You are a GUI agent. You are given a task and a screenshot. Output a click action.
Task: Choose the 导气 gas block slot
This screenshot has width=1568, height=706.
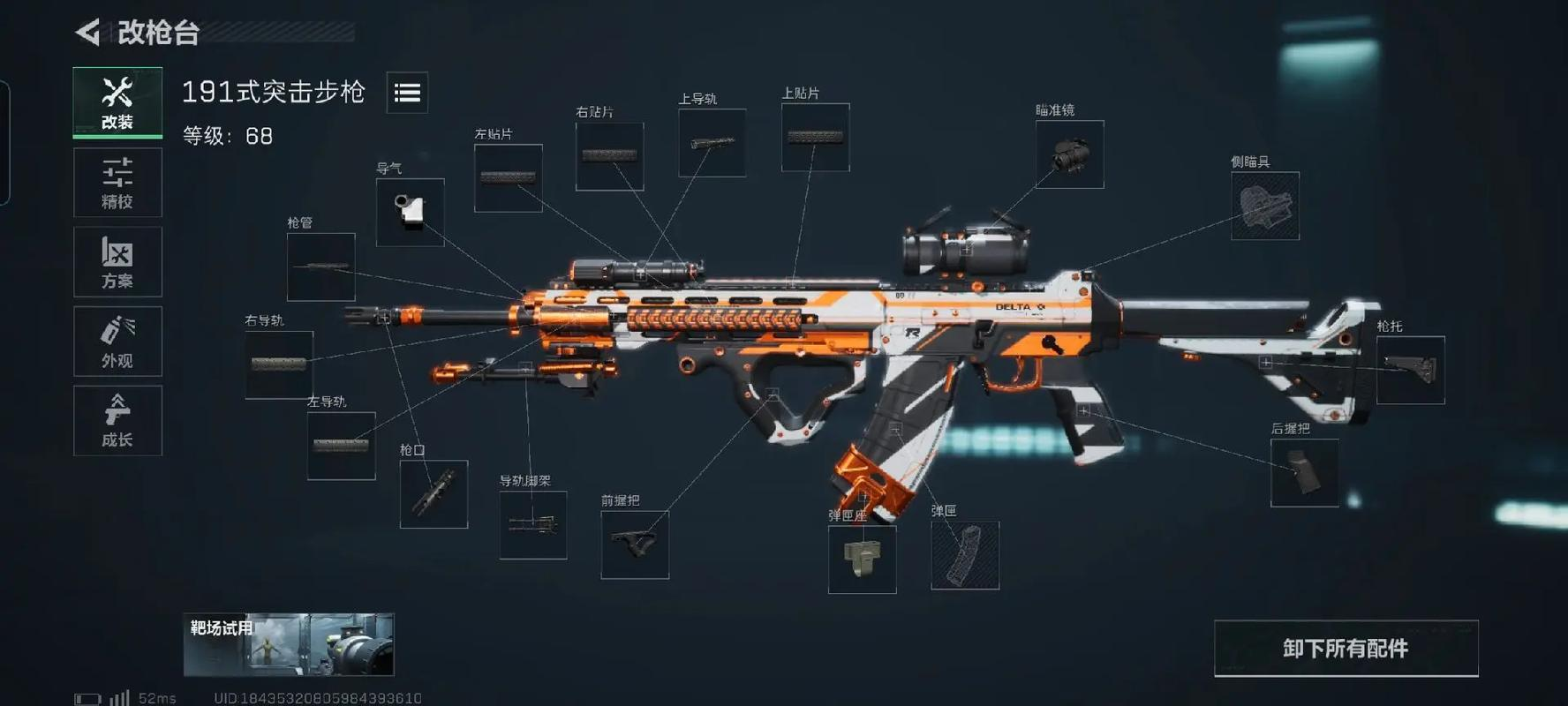click(x=410, y=213)
